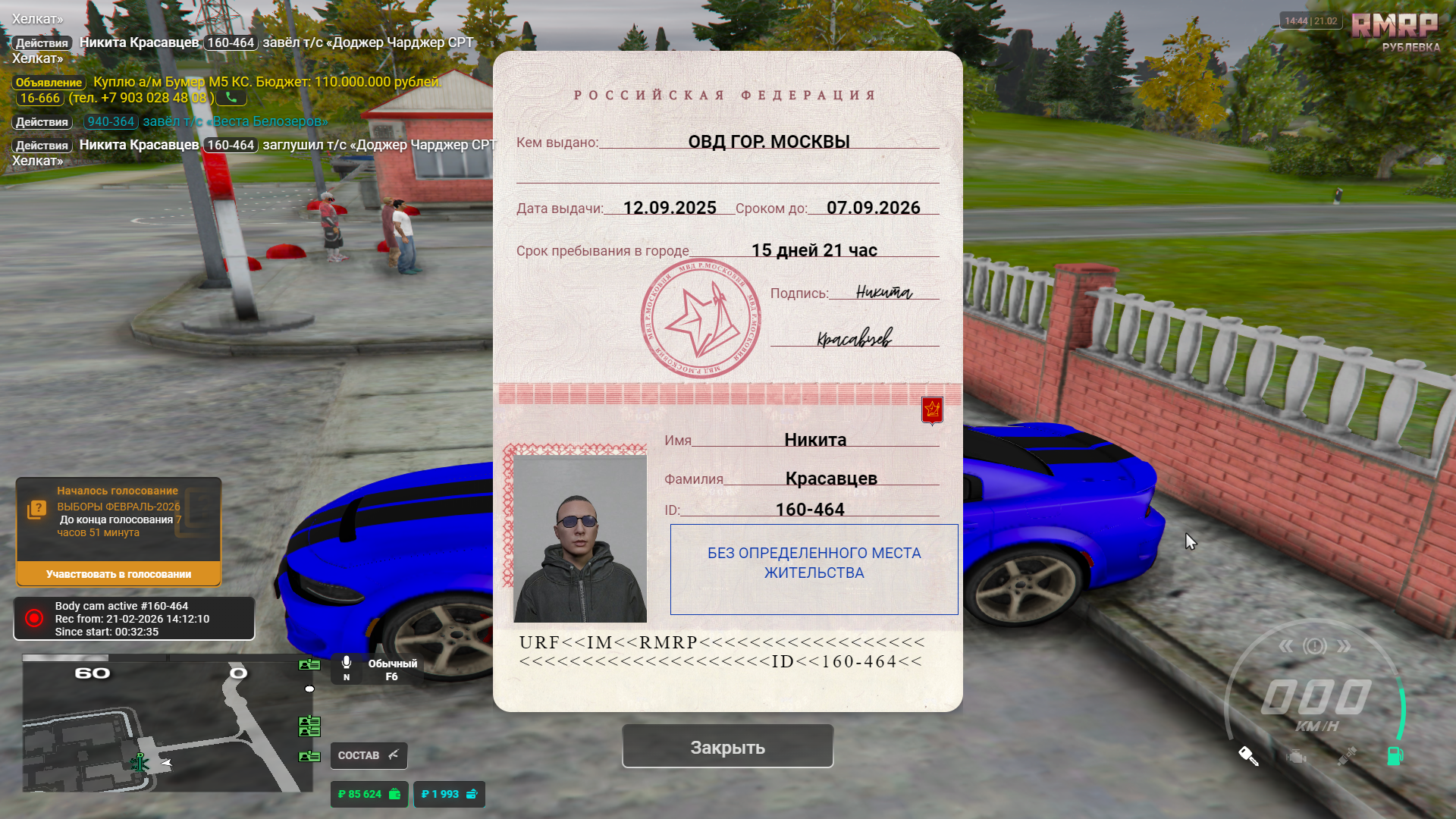This screenshot has width=1456, height=819.
Task: Select the passport photo of Никита
Action: click(x=580, y=538)
